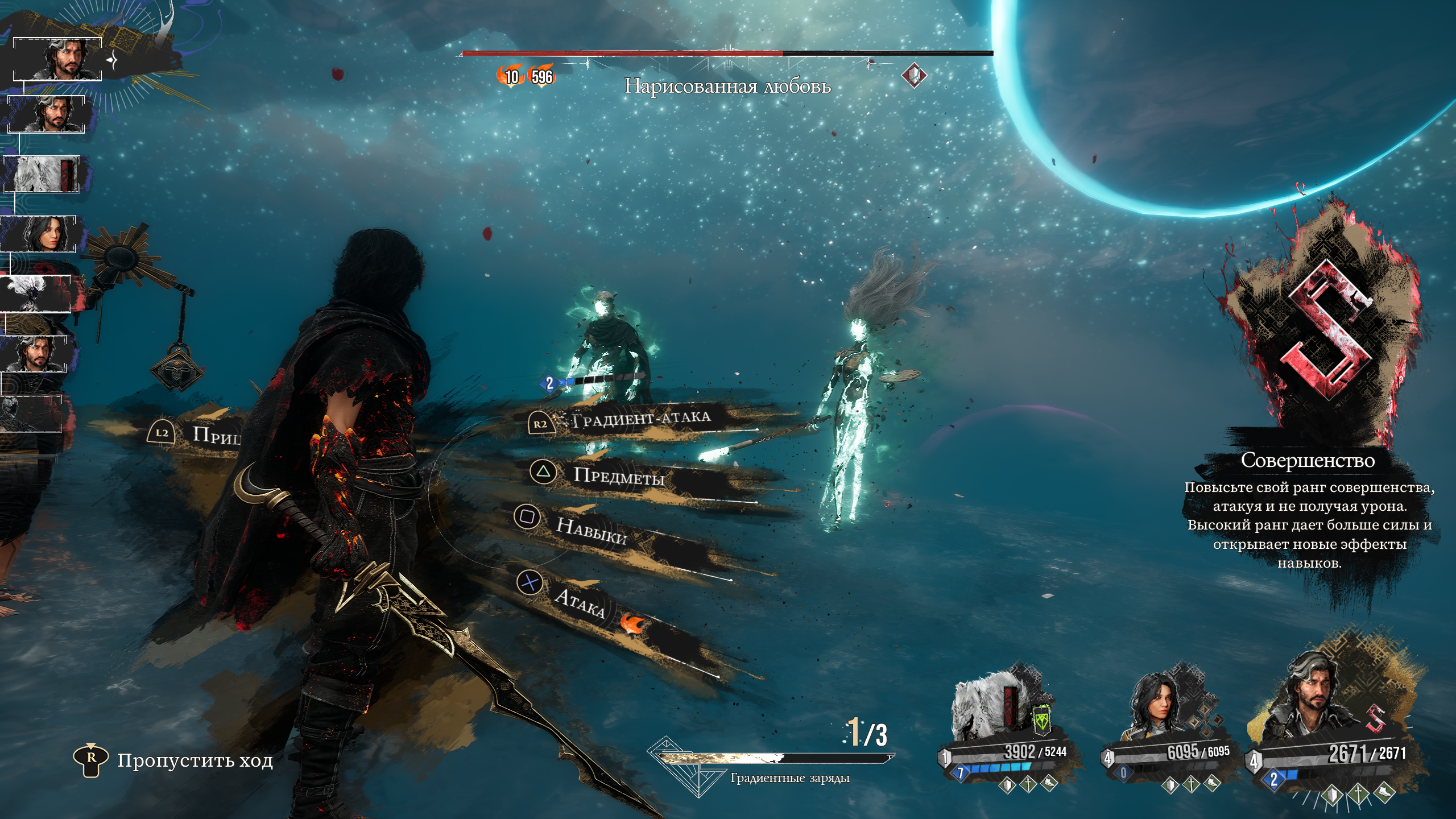Click the small red S rank beside bearded portrait
This screenshot has width=1456, height=819.
pyautogui.click(x=1375, y=719)
